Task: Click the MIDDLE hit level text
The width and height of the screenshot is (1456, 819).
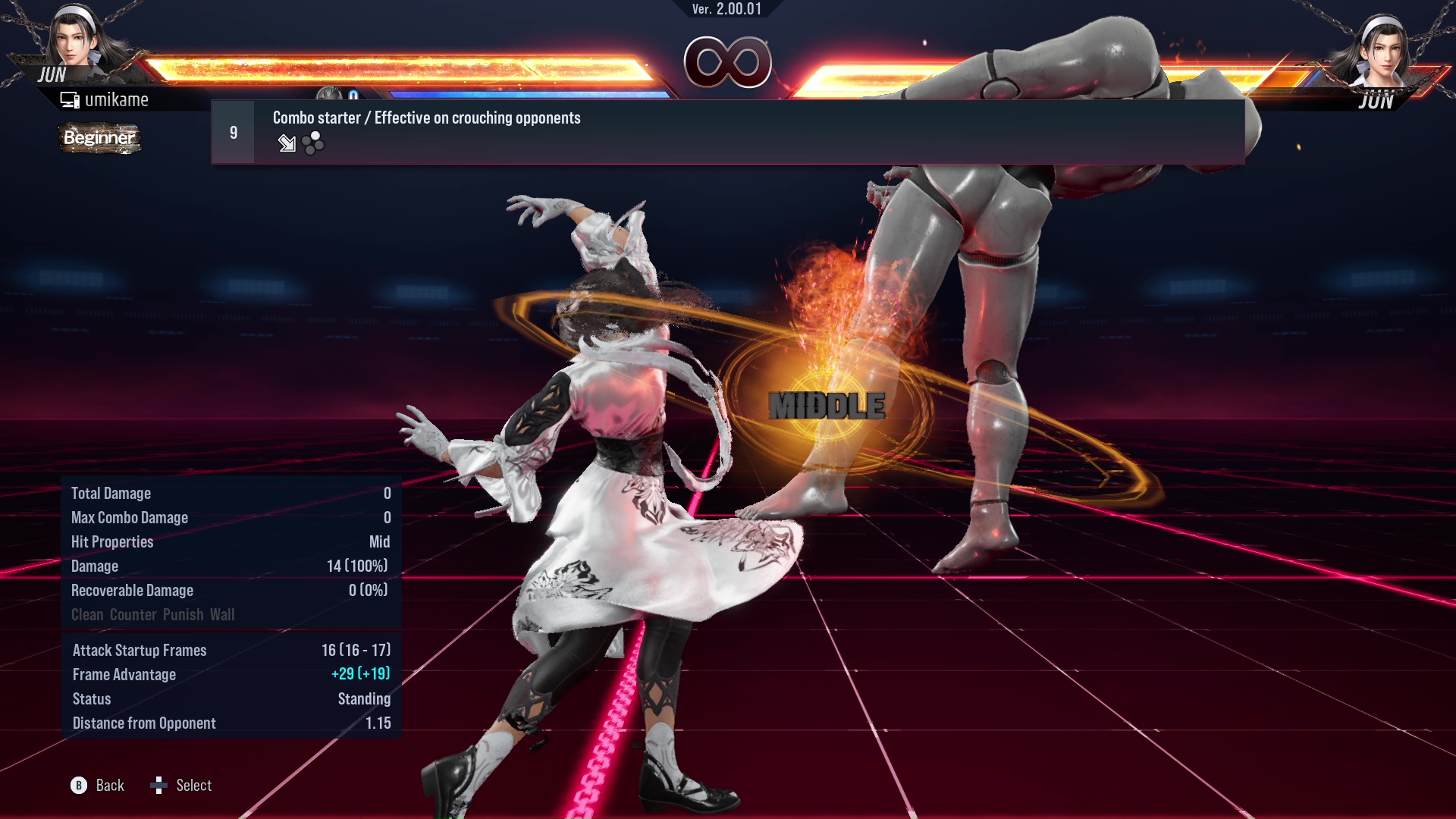Action: (x=826, y=406)
